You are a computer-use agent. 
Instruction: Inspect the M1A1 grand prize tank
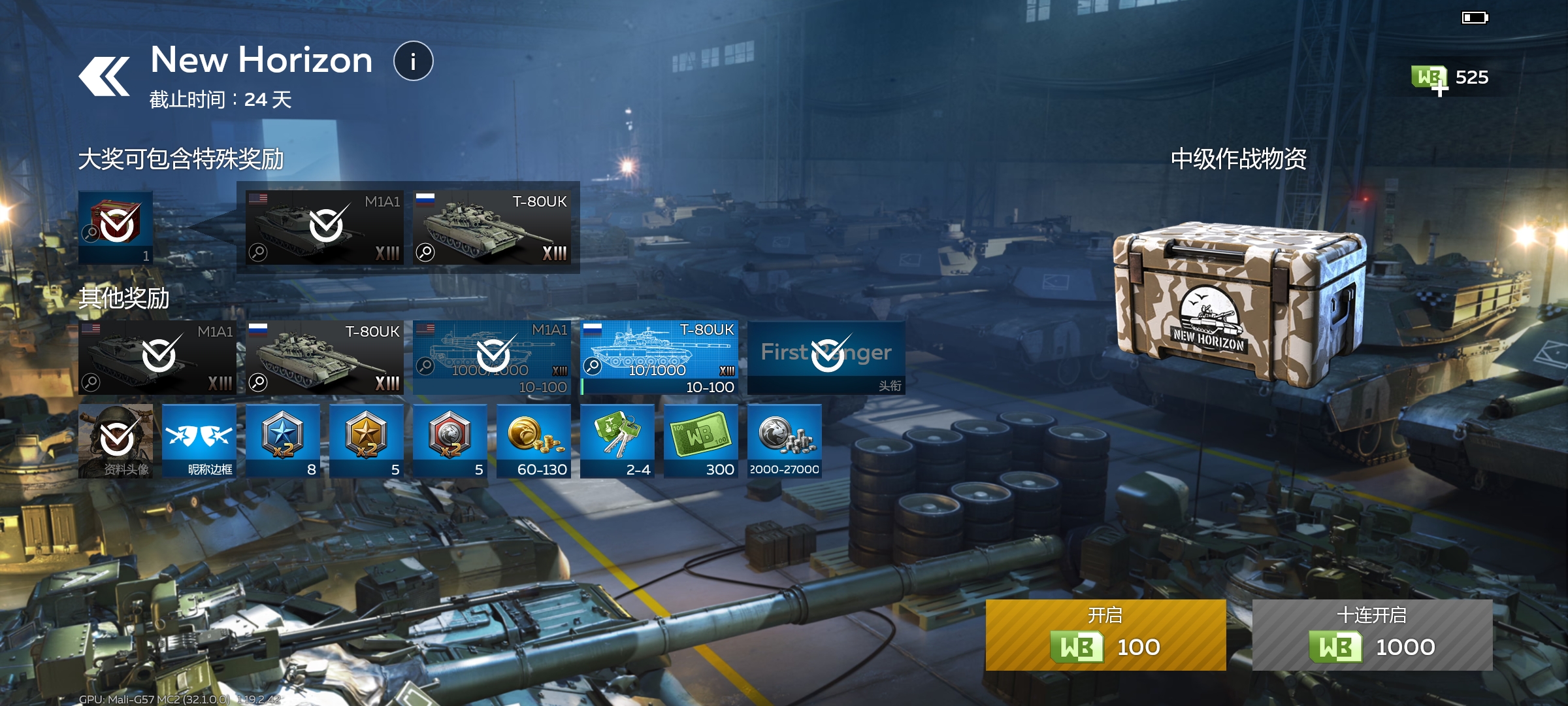[x=325, y=227]
